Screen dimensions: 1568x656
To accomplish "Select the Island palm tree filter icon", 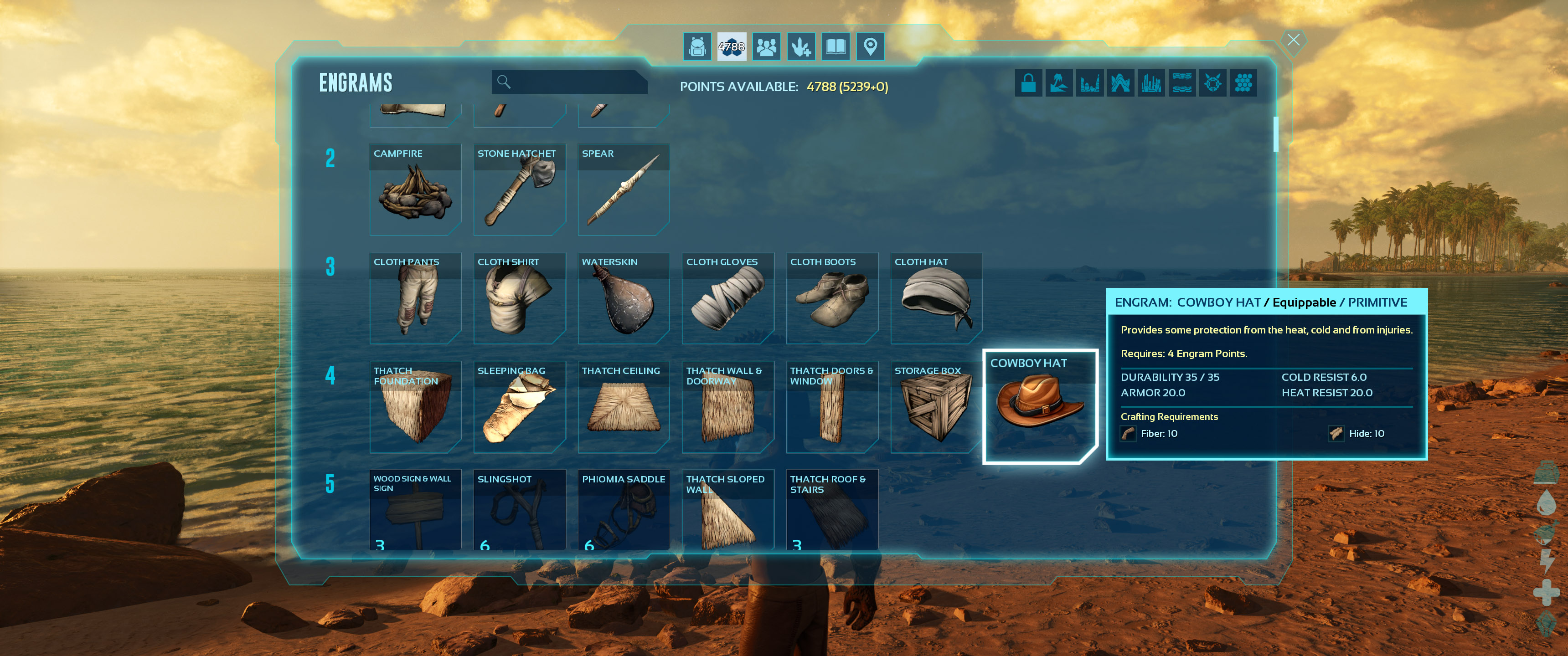I will [x=1059, y=83].
